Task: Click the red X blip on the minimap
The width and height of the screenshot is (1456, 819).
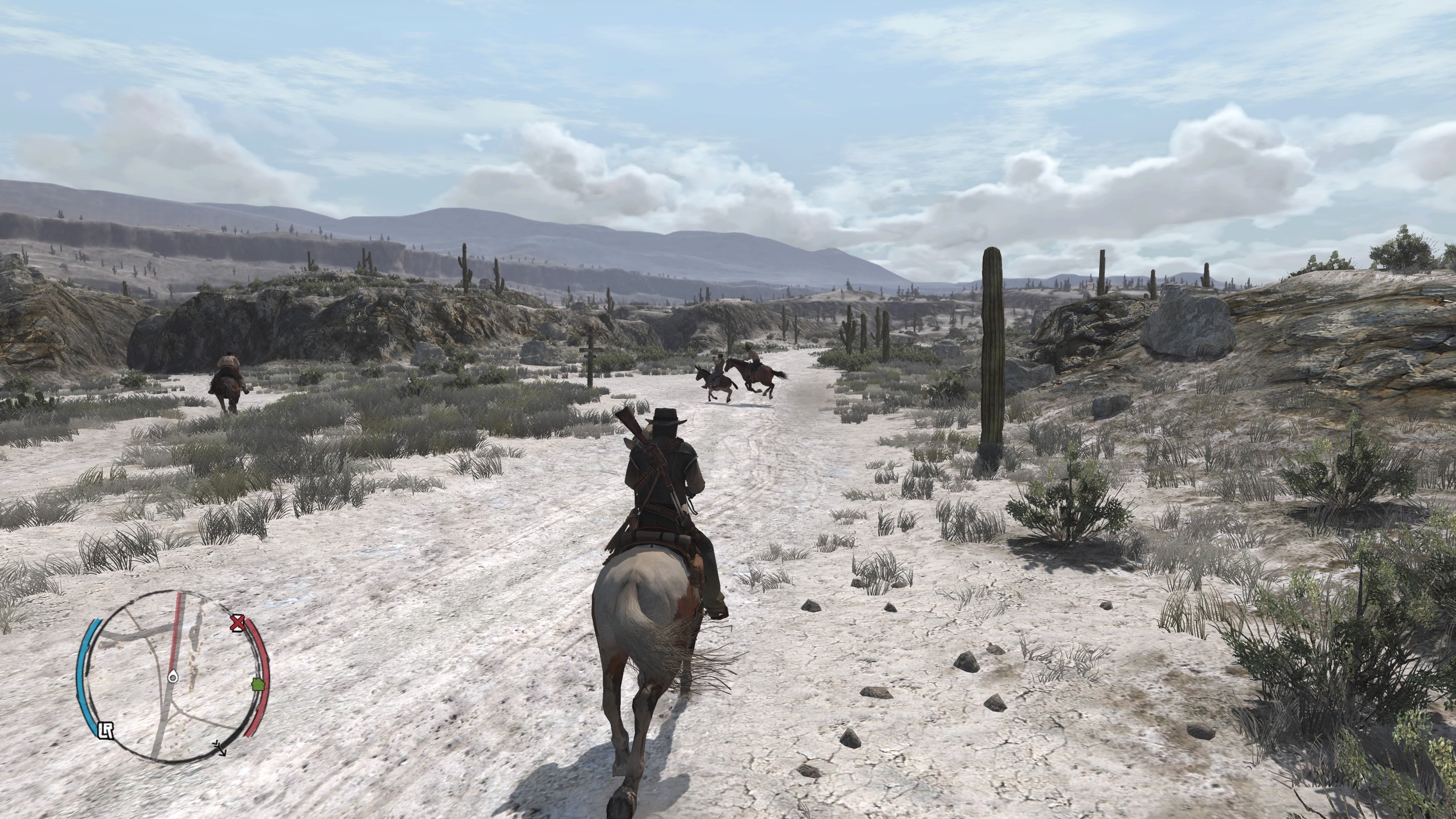Action: pos(238,623)
